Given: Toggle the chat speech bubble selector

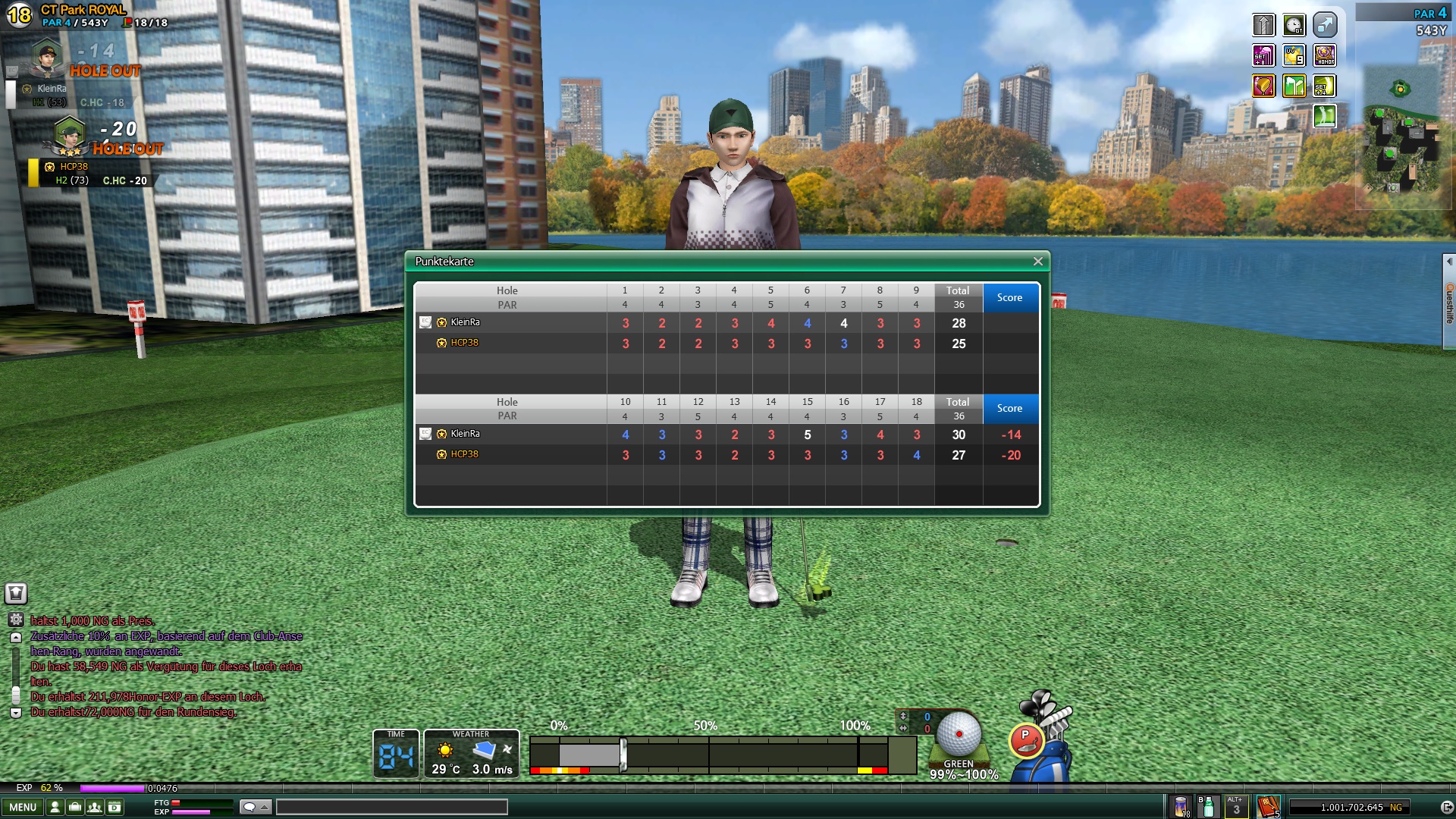Looking at the screenshot, I should click(256, 808).
